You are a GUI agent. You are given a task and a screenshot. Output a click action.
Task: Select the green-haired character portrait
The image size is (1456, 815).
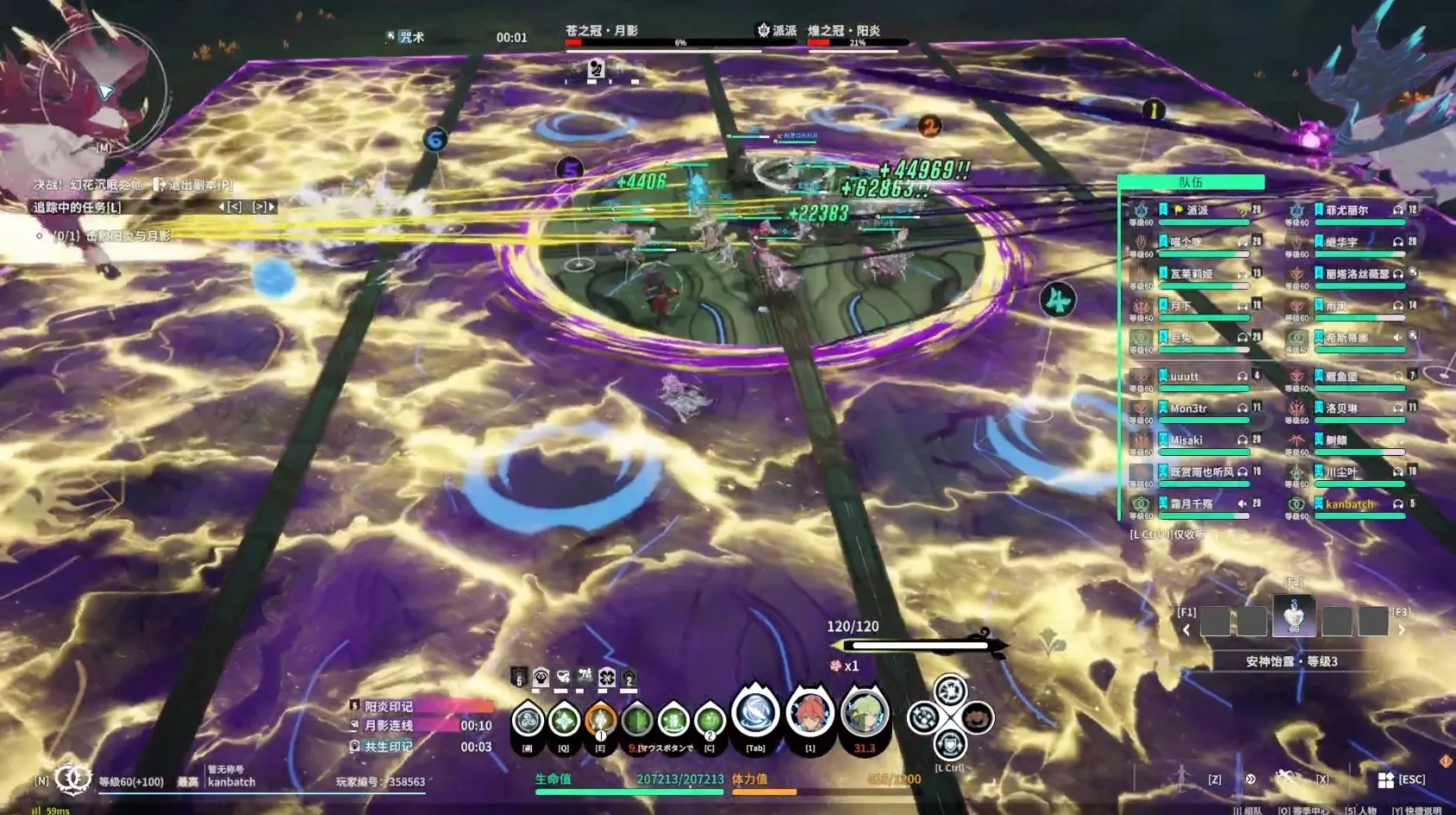pos(864,714)
